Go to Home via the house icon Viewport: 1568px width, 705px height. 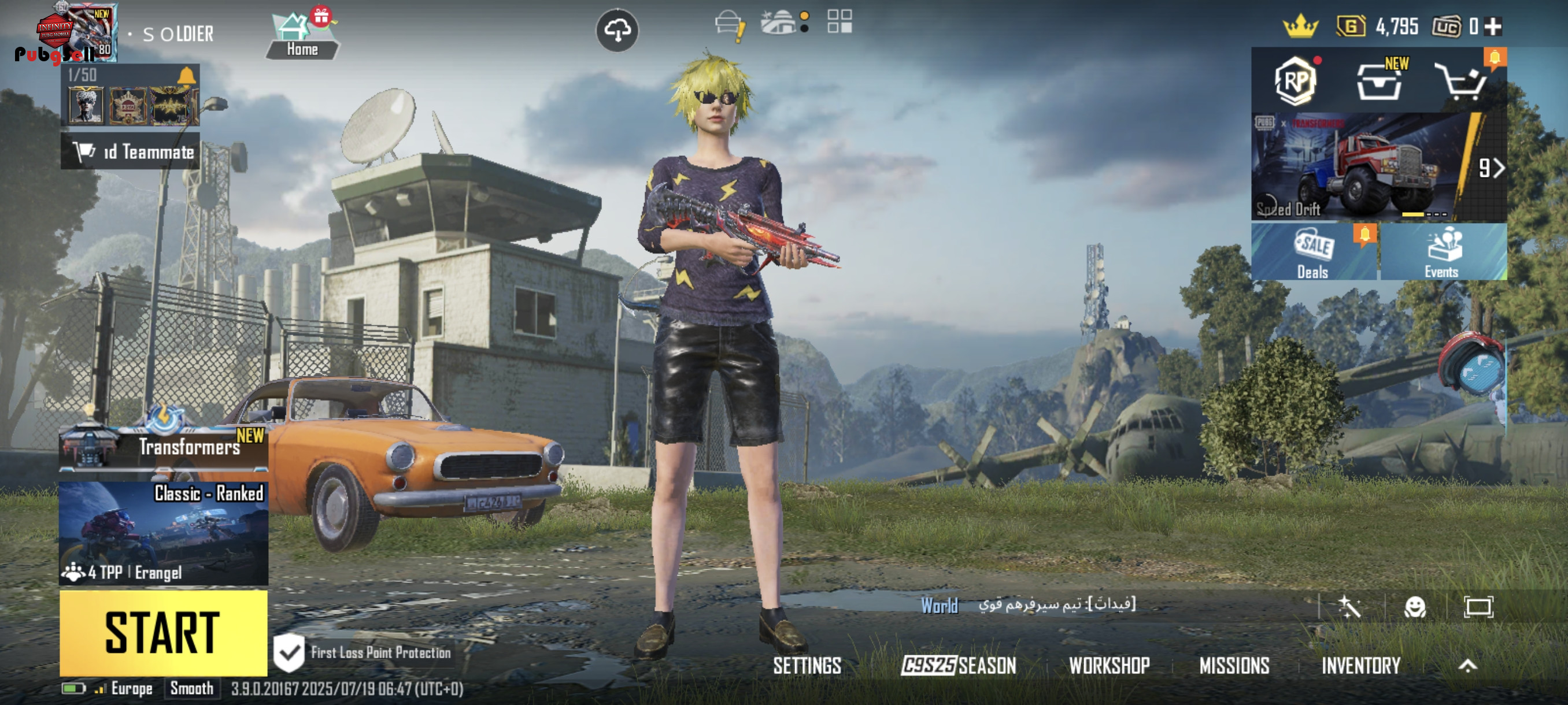tap(302, 36)
